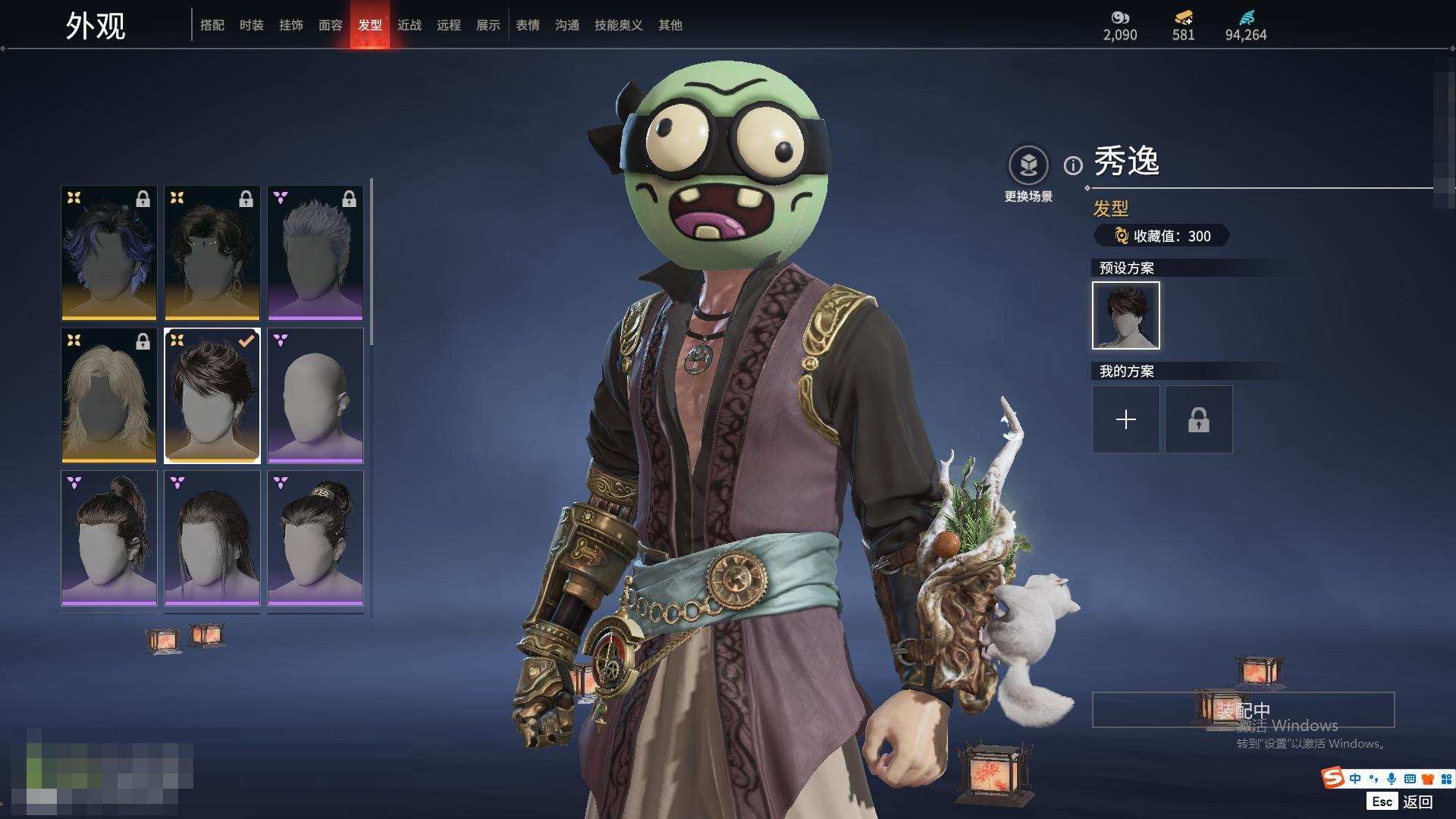Open the 近战 melee tab
The image size is (1456, 819).
pyautogui.click(x=409, y=25)
